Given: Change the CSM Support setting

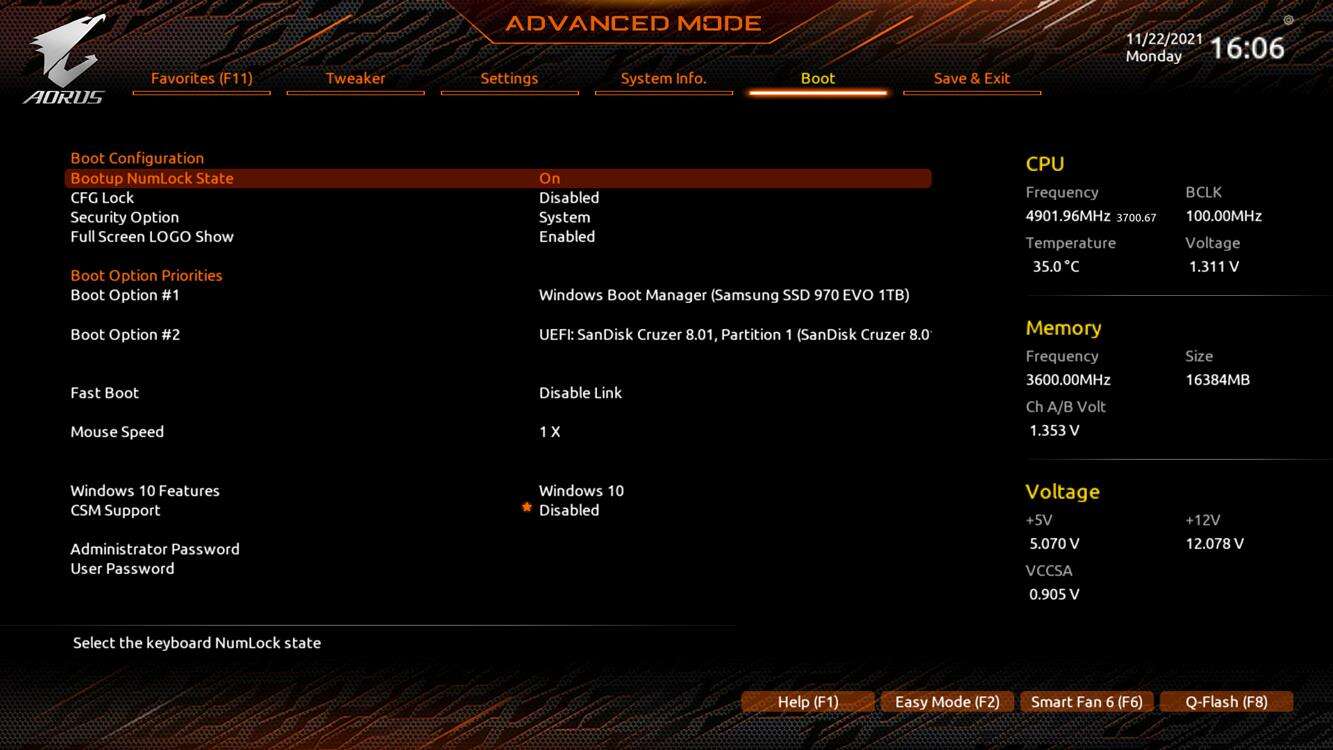Looking at the screenshot, I should (x=568, y=510).
